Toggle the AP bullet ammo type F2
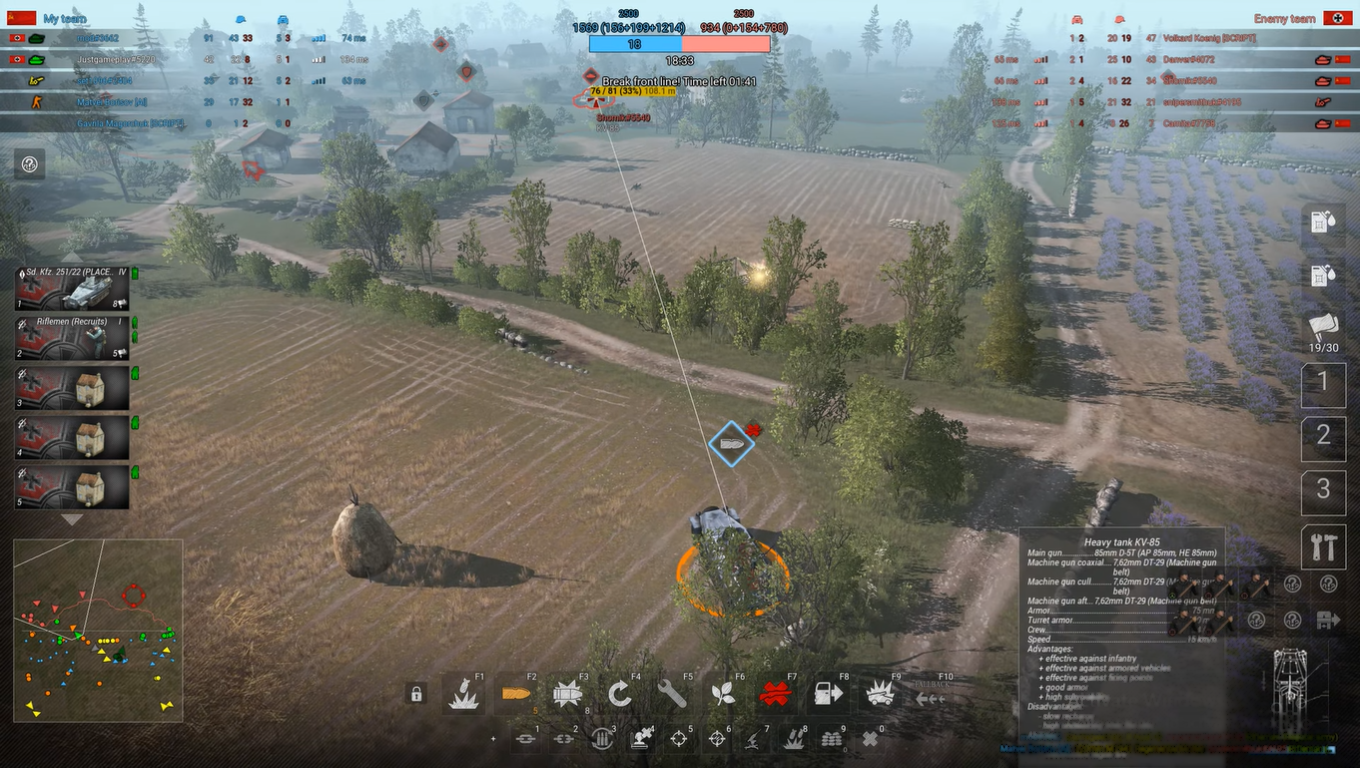The height and width of the screenshot is (768, 1360). (x=516, y=694)
